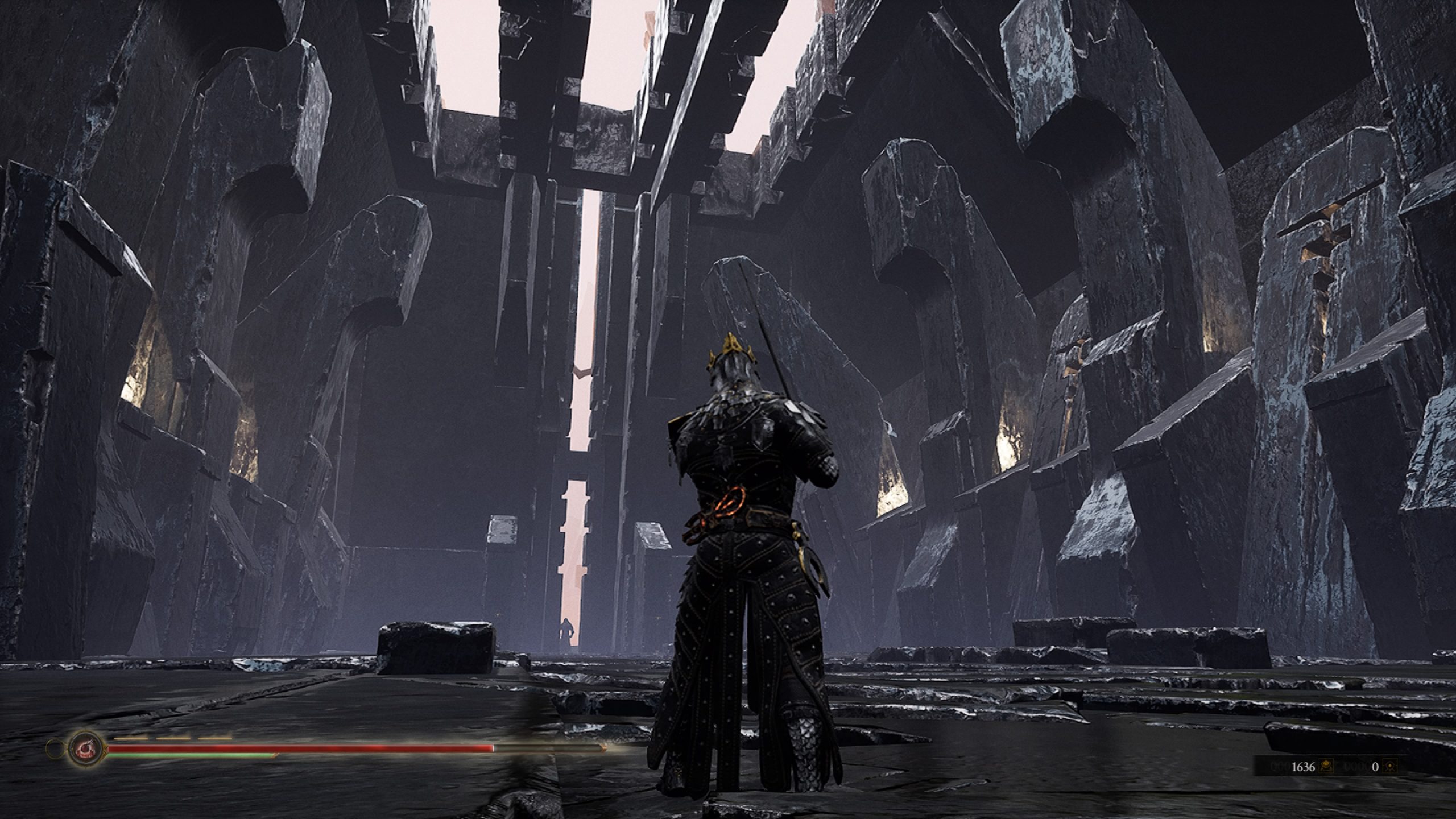Screen dimensions: 1456x819
Task: Toggle the second resolve segment marker
Action: coord(173,738)
